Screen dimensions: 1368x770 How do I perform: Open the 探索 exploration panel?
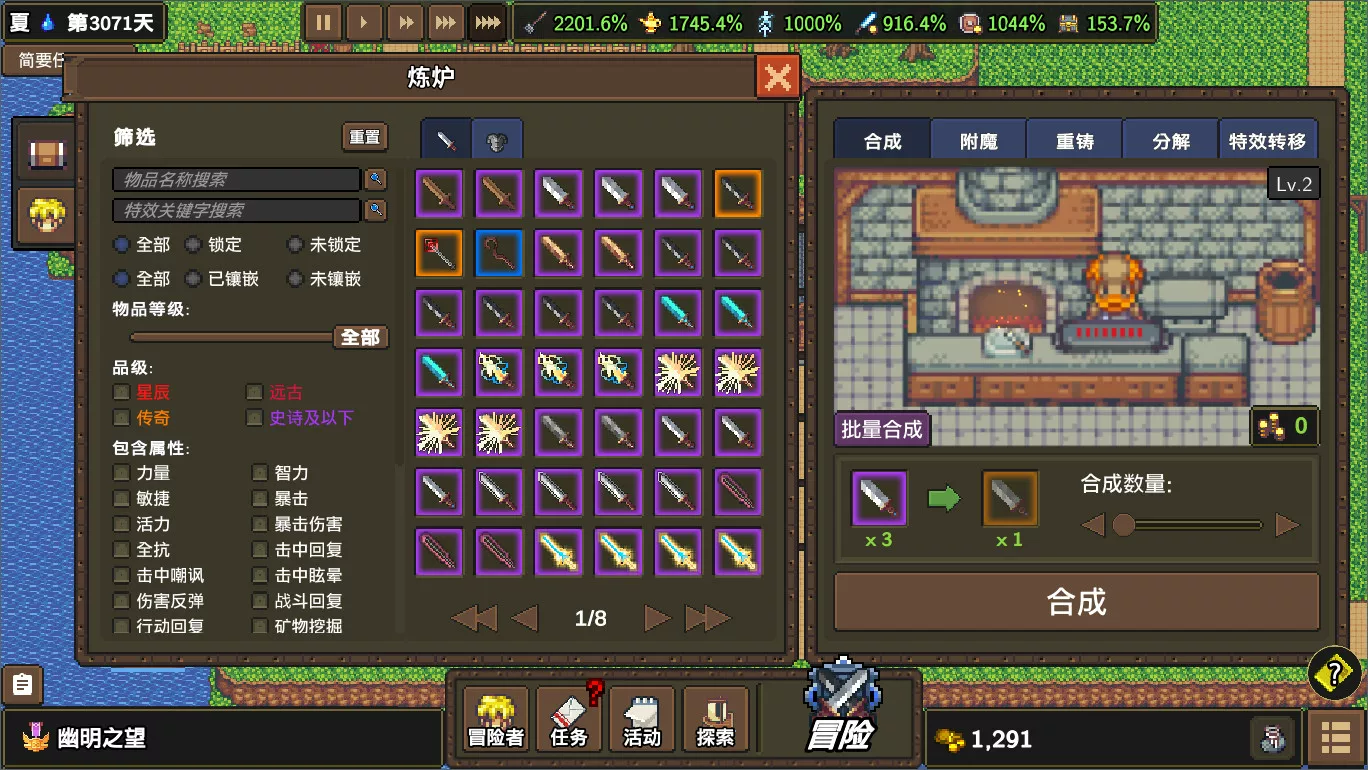point(714,718)
